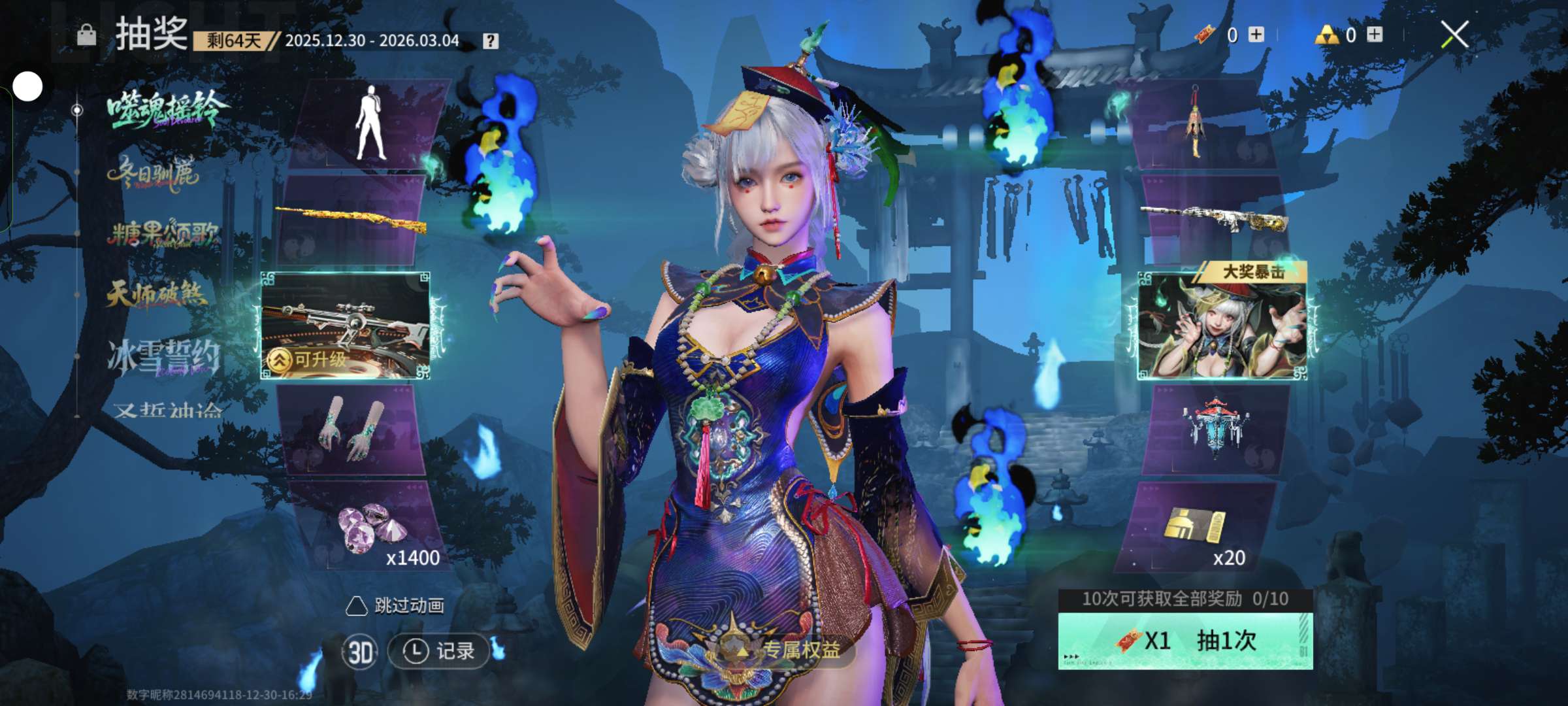Switch to the 噬魂摇铃 event tab
The width and height of the screenshot is (1568, 706).
coord(167,110)
